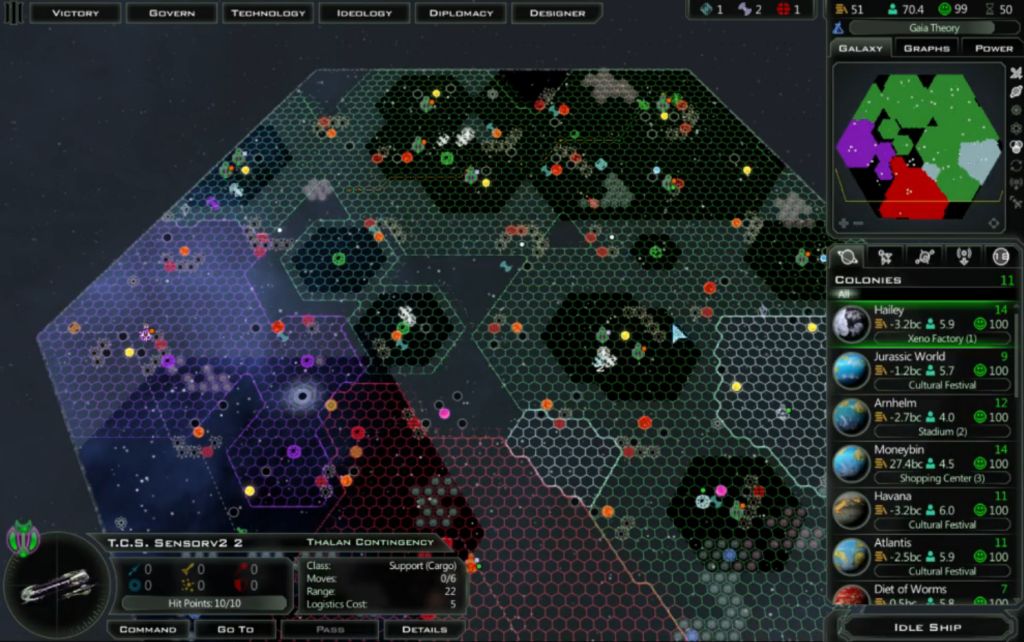
Task: Open the ship Designer
Action: [557, 13]
